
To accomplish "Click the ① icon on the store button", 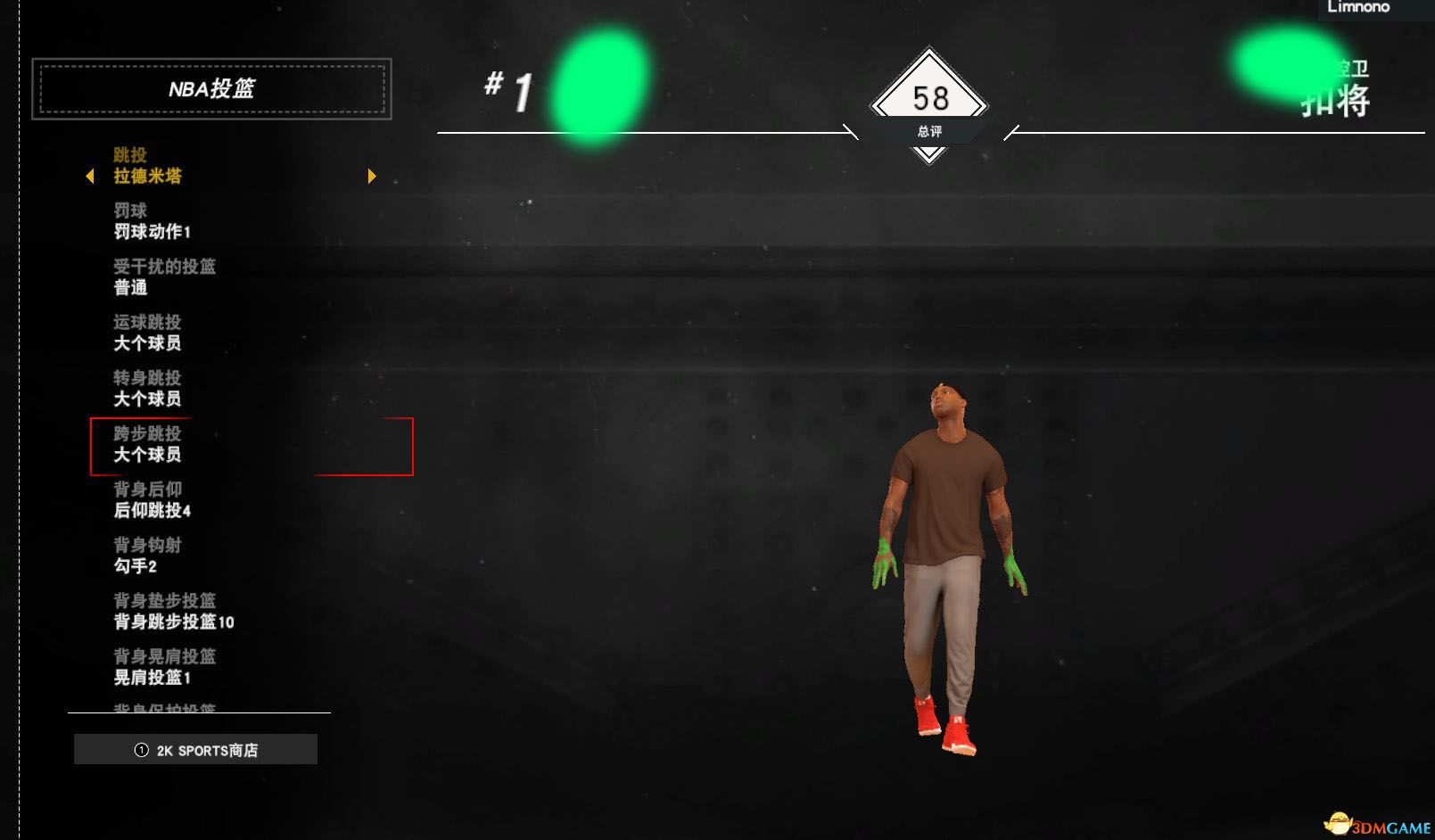I will pos(140,750).
